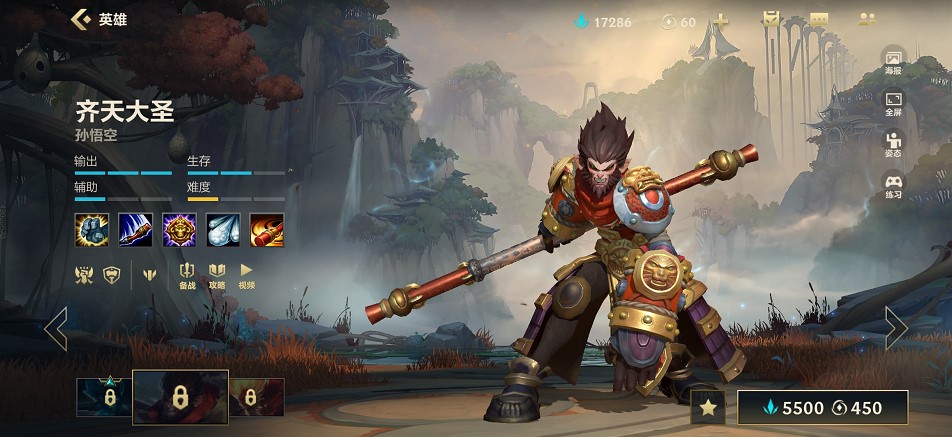
Task: Open the 姿态 pose options
Action: 893,144
